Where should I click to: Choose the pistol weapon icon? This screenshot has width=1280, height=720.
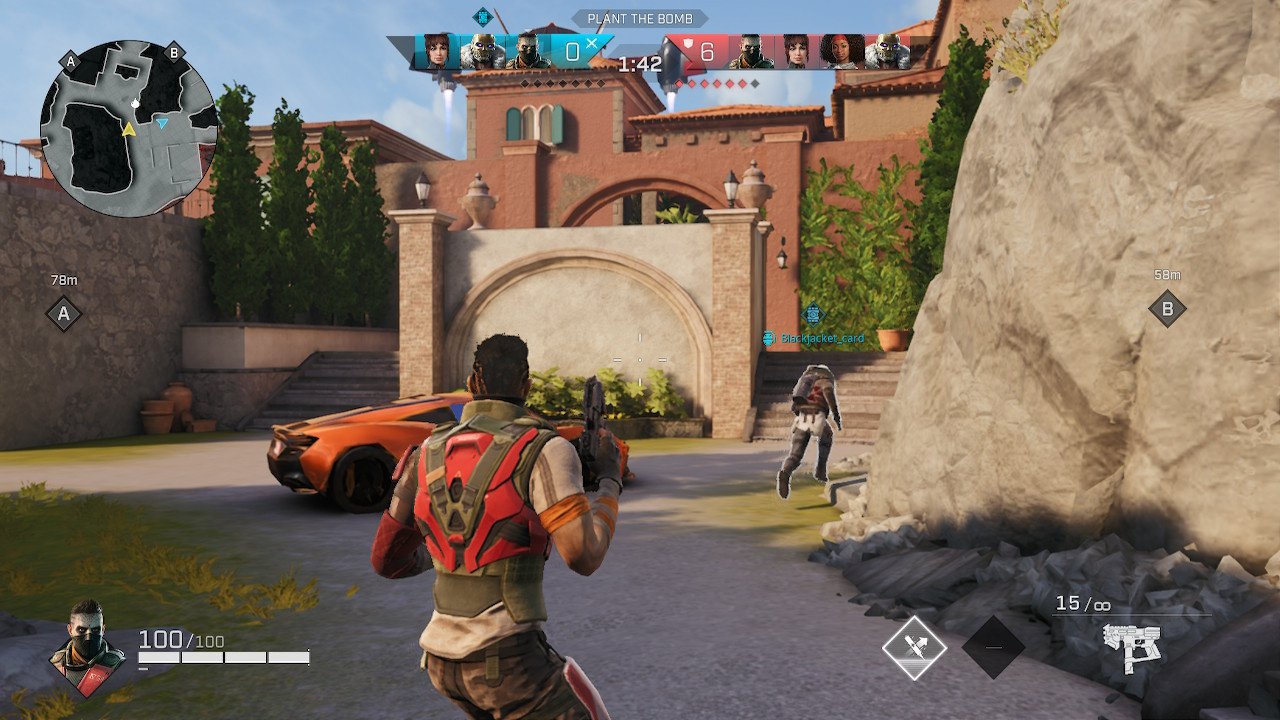1132,645
